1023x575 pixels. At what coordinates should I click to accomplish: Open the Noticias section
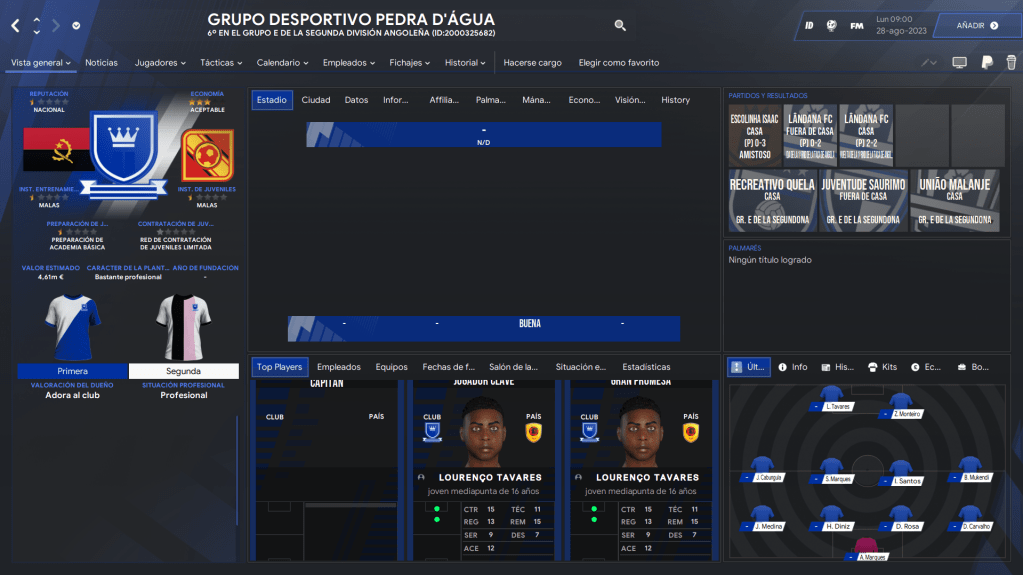pos(101,63)
